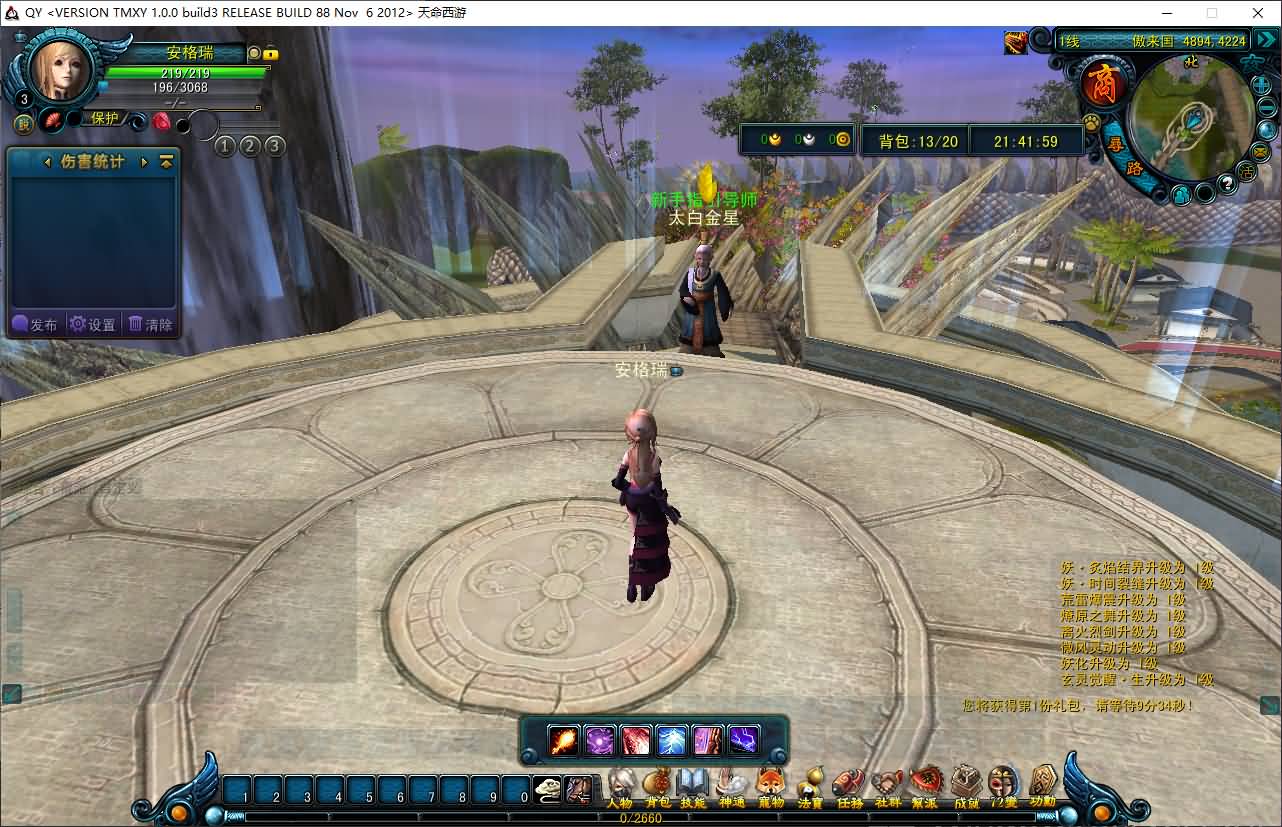
Task: Open the 商 shop button
Action: coord(1104,83)
